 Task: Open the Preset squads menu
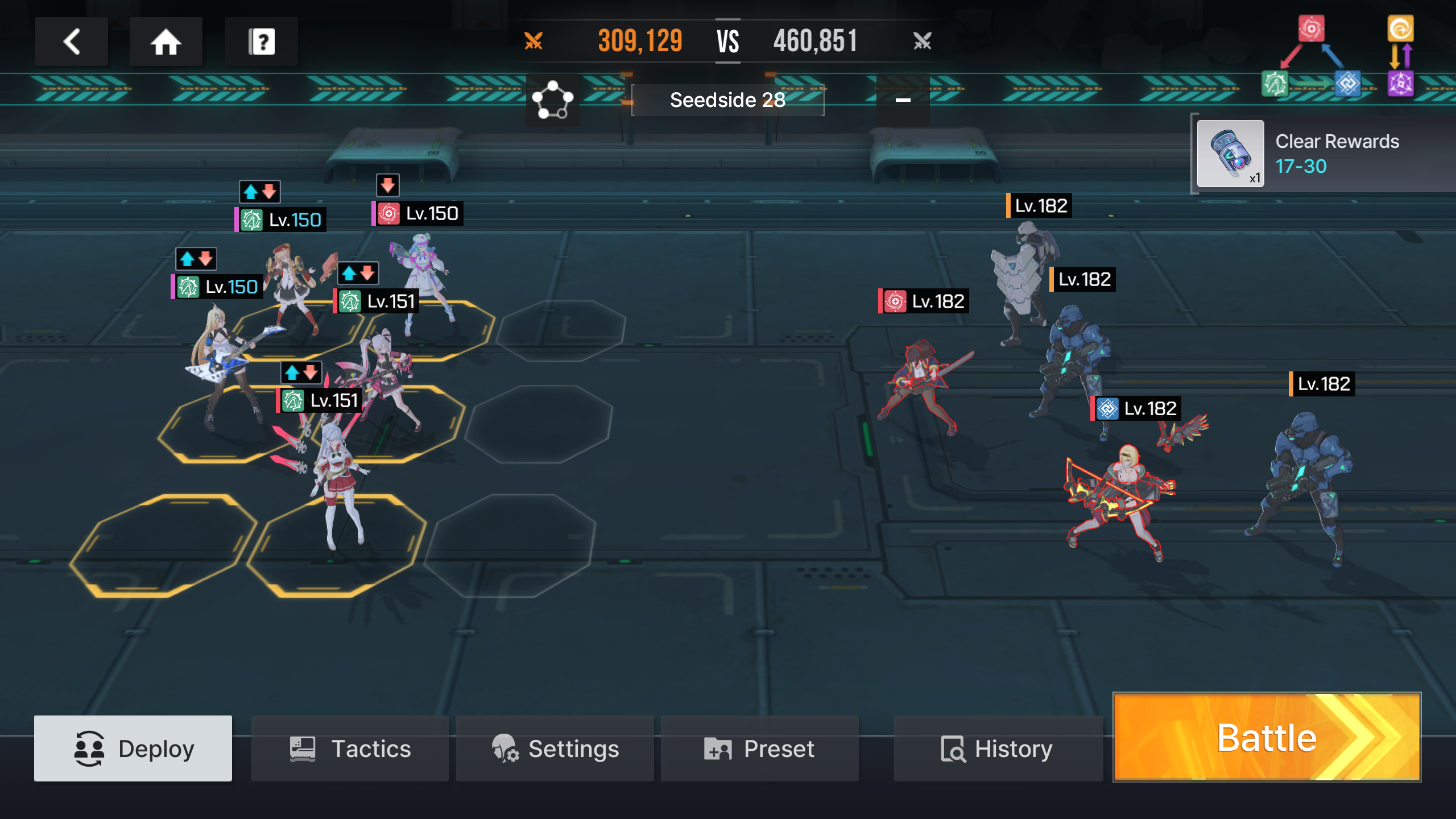click(x=759, y=748)
